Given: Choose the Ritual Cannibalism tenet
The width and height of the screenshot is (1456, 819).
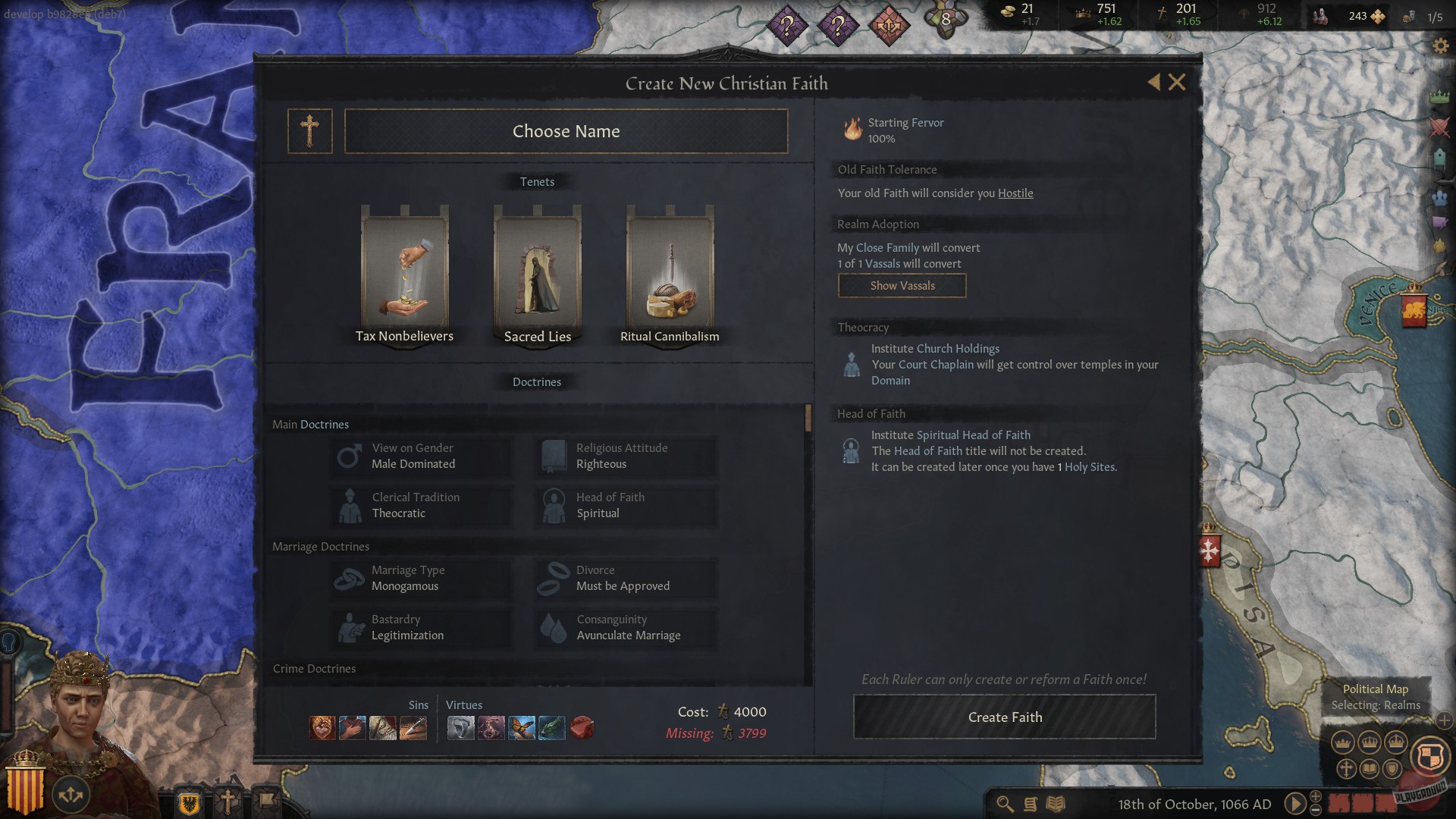Looking at the screenshot, I should 670,273.
